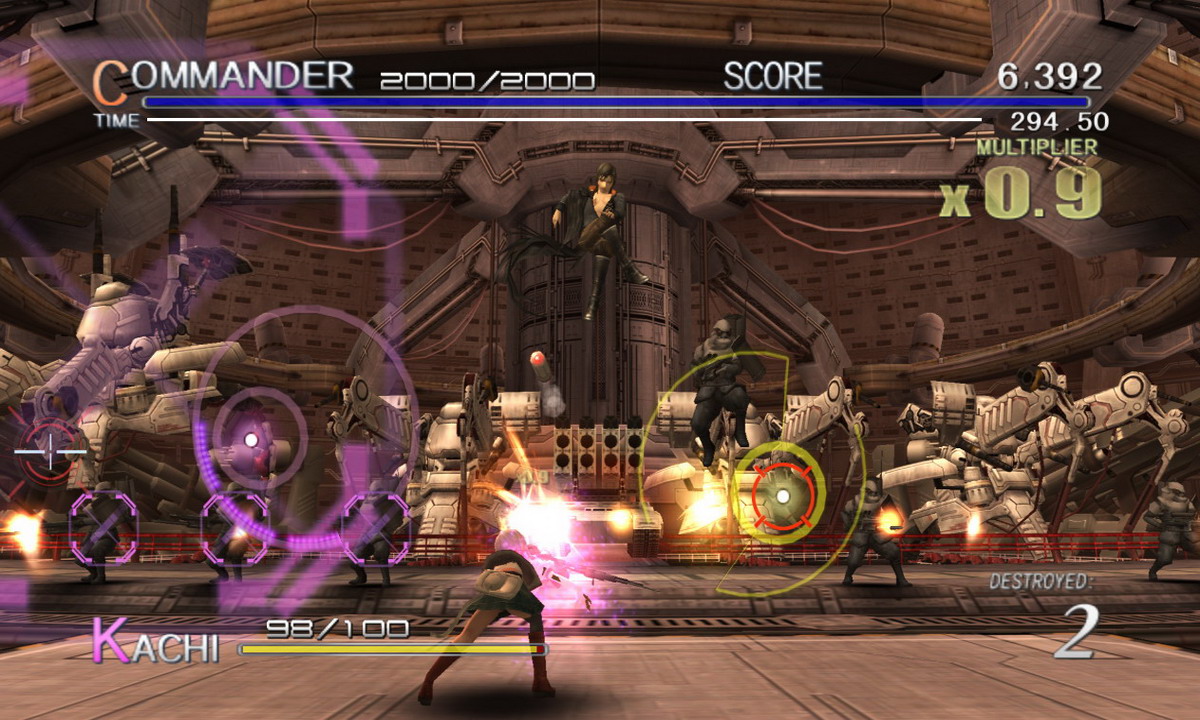The image size is (1200, 720).
Task: Select the purple circular targeting reticle
Action: coord(251,439)
